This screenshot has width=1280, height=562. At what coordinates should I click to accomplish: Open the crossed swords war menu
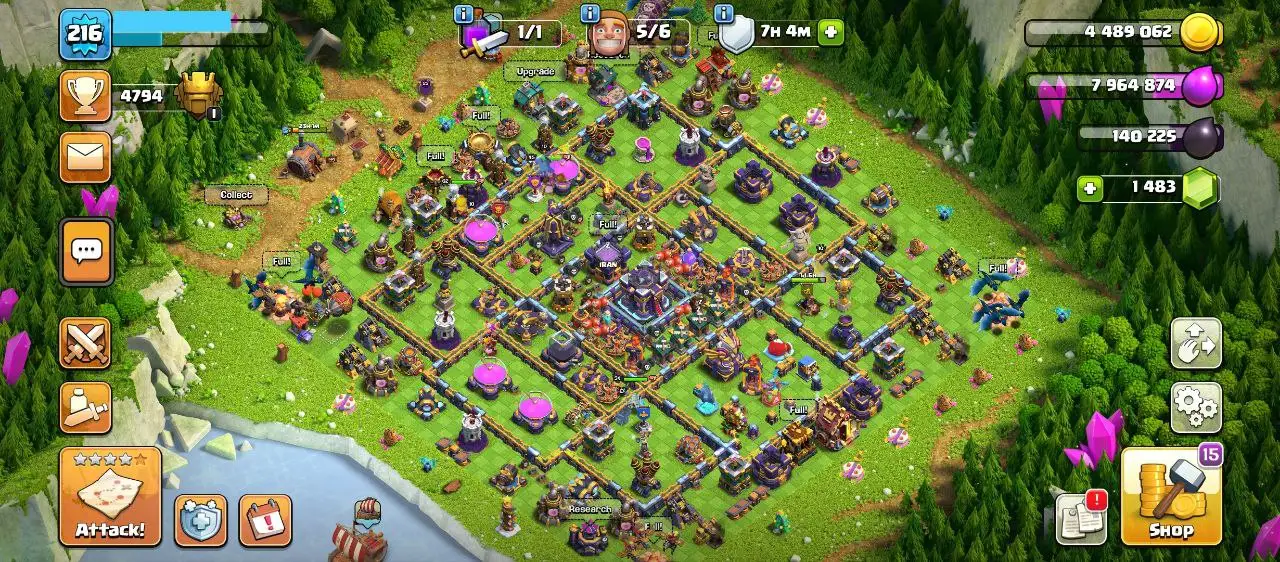(x=86, y=343)
